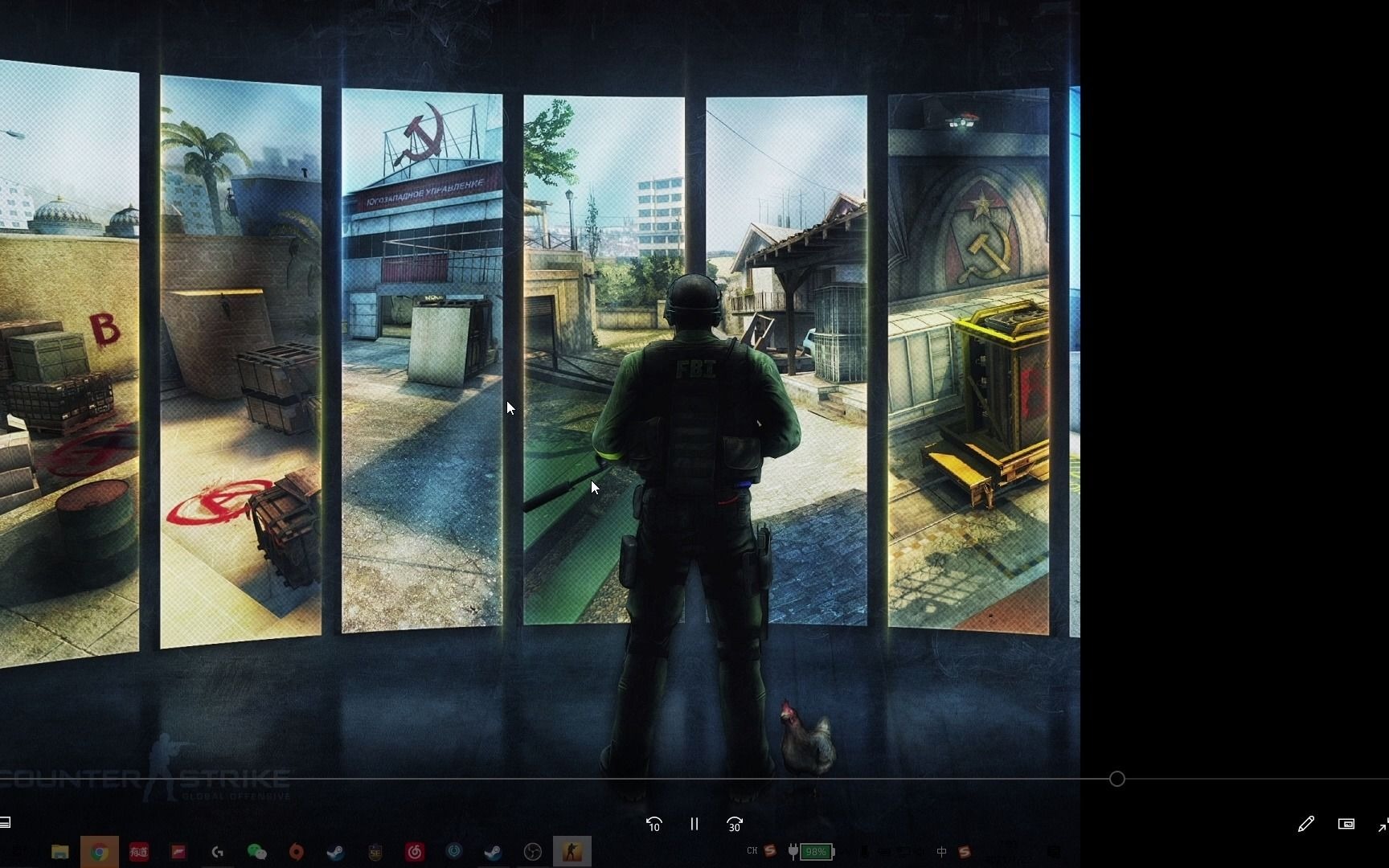Viewport: 1389px width, 868px height.
Task: Launch CS:GO from the taskbar
Action: click(x=572, y=851)
